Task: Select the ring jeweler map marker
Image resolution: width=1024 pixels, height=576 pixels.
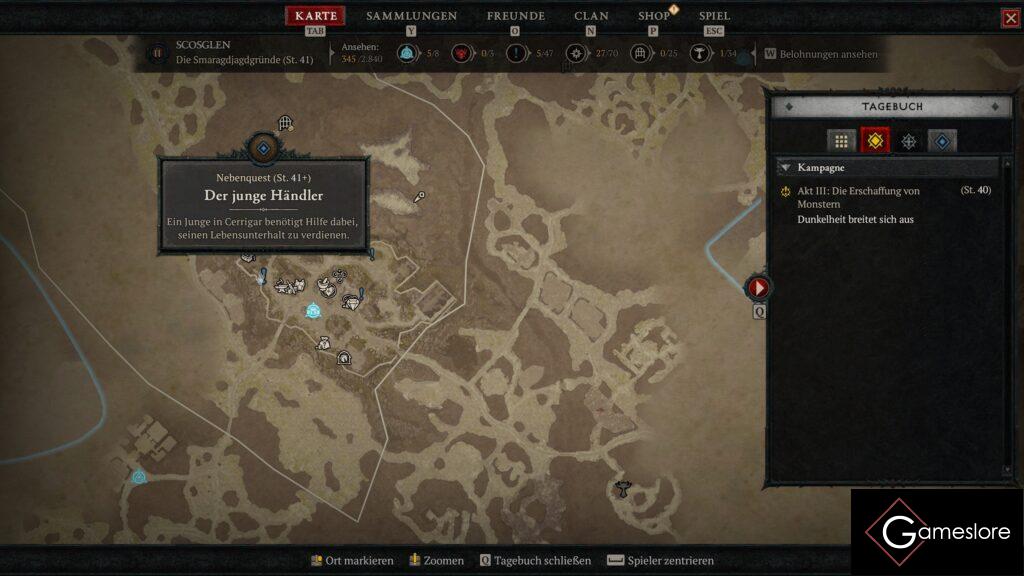Action: point(350,300)
